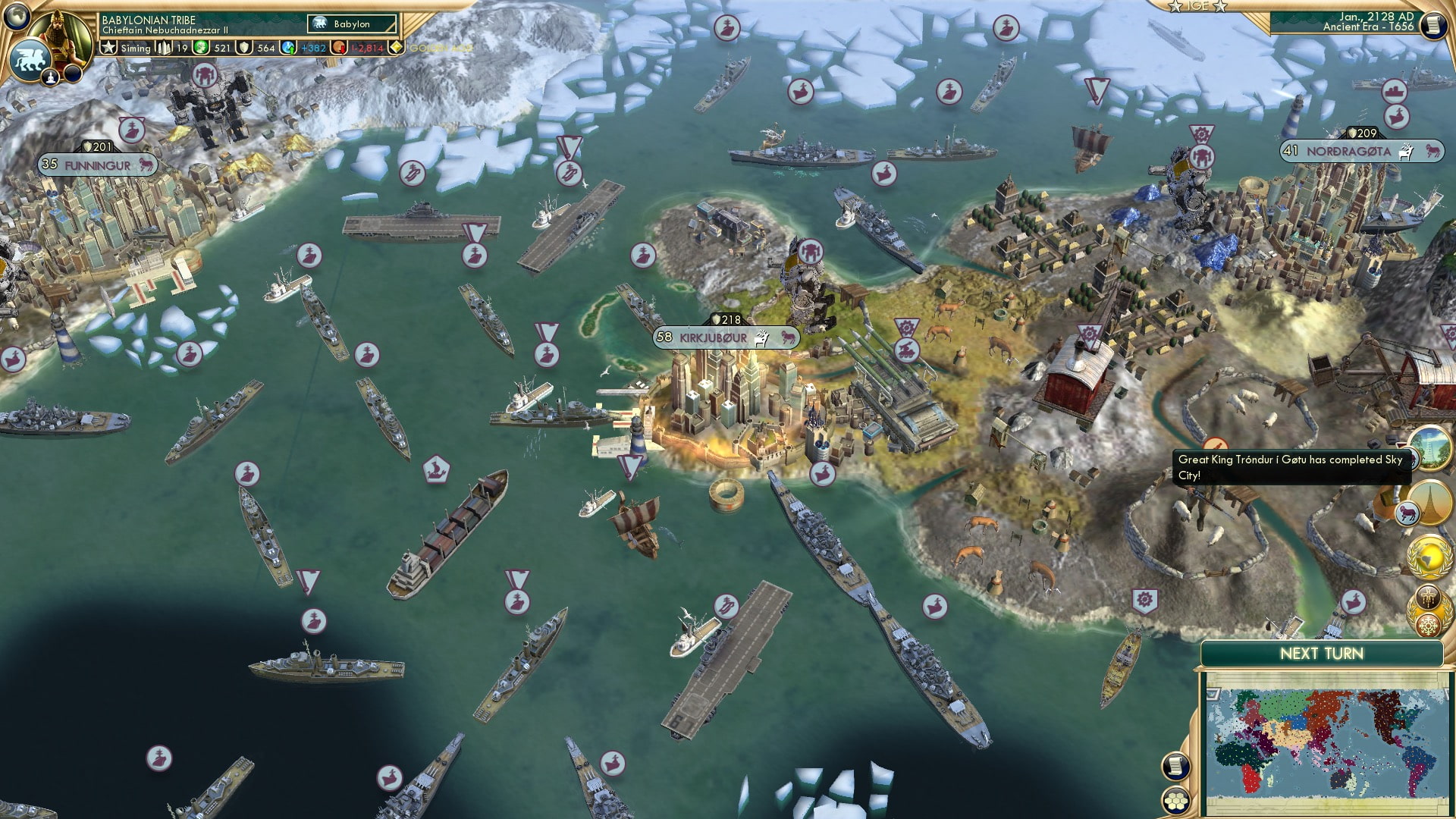
Task: Click the sheep resource notification bubble on the right
Action: click(x=1407, y=512)
